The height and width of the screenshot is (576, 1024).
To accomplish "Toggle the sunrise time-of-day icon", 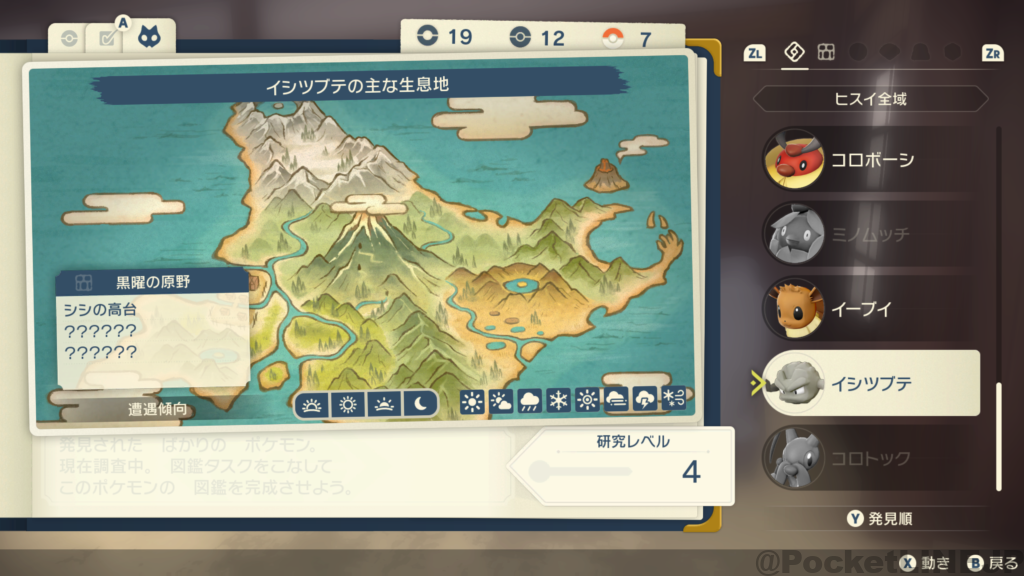I will point(313,404).
